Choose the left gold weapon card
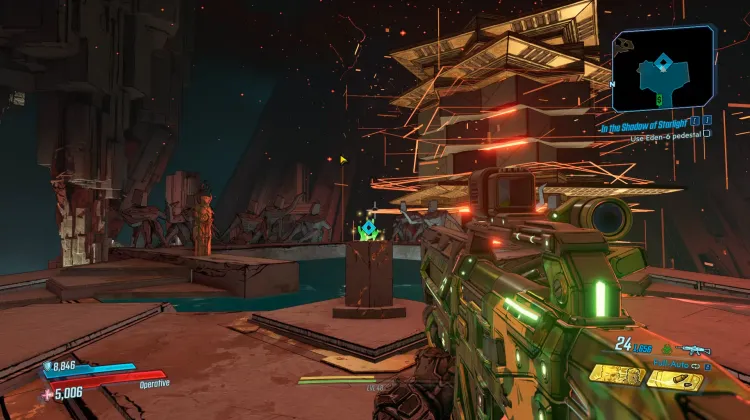 615,373
